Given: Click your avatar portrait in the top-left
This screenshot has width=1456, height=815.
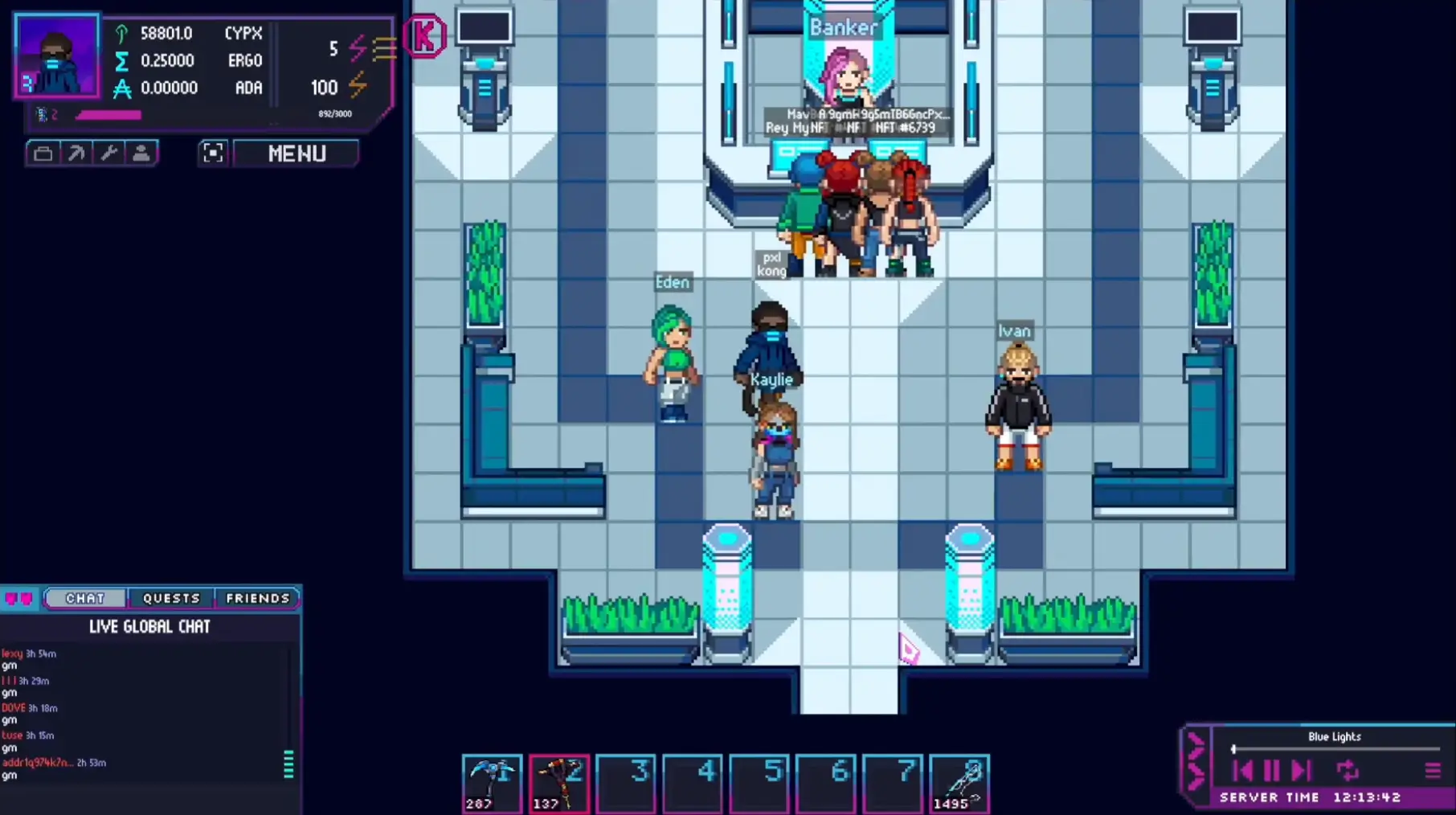Looking at the screenshot, I should pos(56,56).
